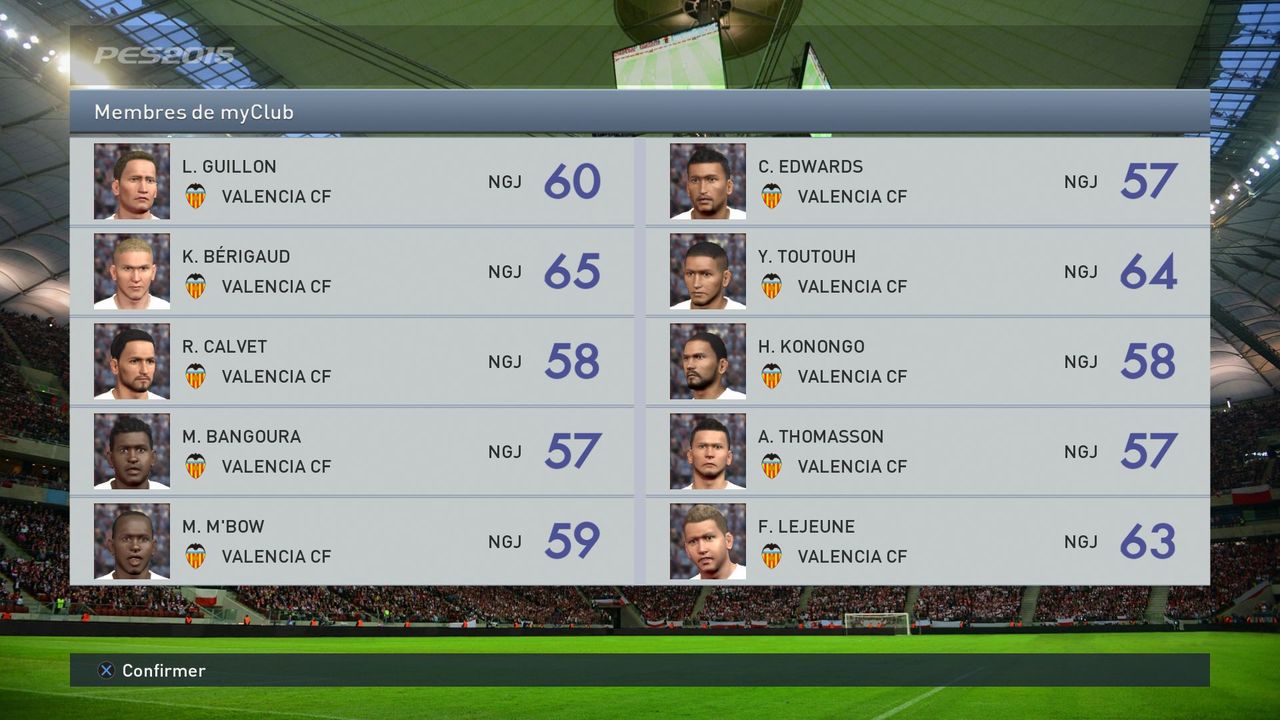Image resolution: width=1280 pixels, height=720 pixels.
Task: Select the L. Guillon player row
Action: pos(351,181)
